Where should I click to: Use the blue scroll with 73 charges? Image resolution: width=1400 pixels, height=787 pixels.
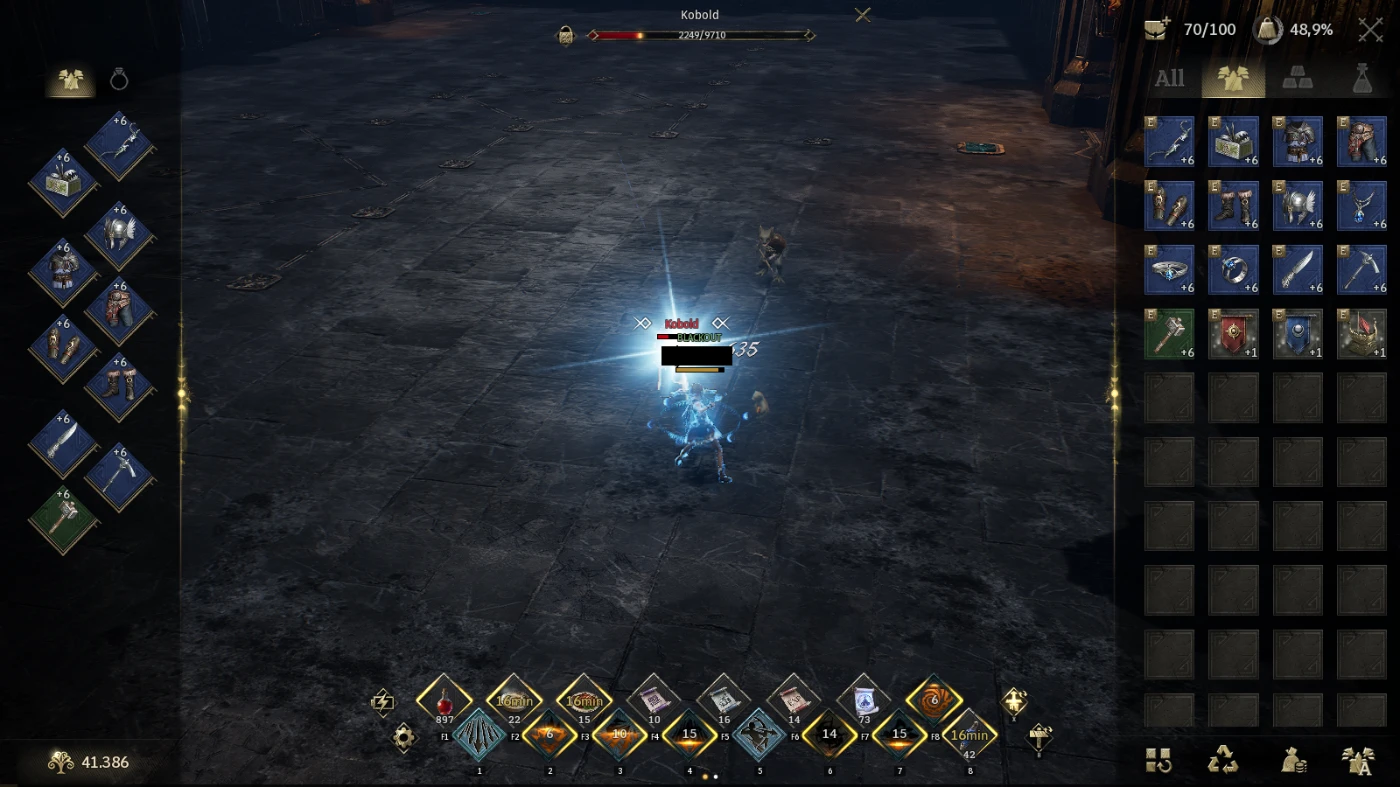click(x=864, y=700)
